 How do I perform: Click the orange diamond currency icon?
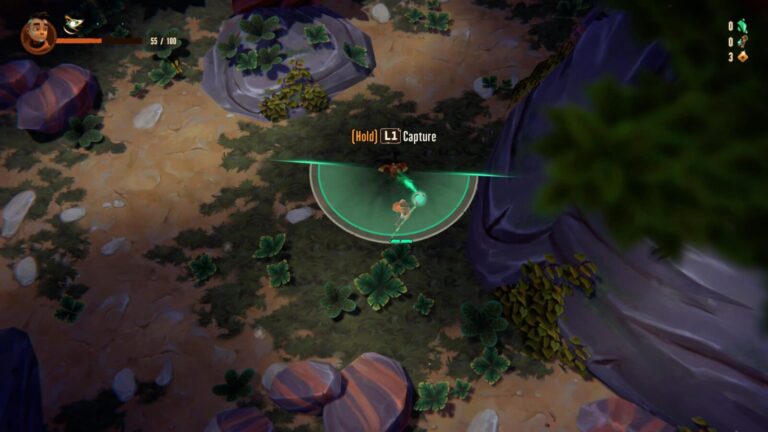coord(742,57)
